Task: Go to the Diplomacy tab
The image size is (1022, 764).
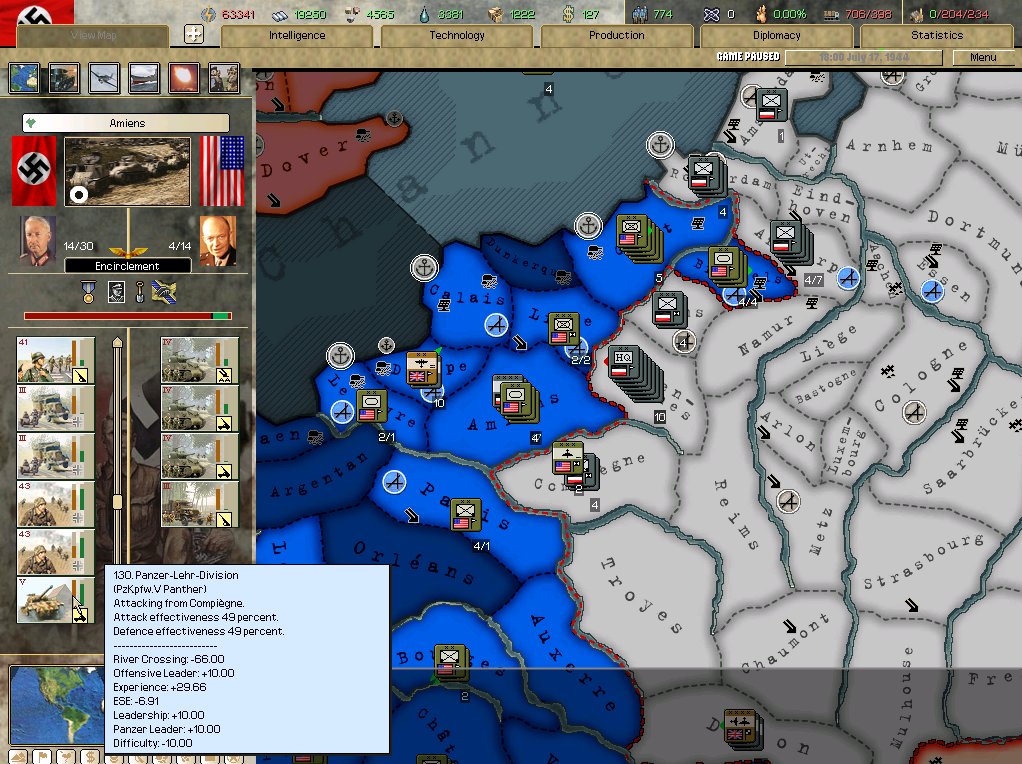Action: tap(777, 36)
